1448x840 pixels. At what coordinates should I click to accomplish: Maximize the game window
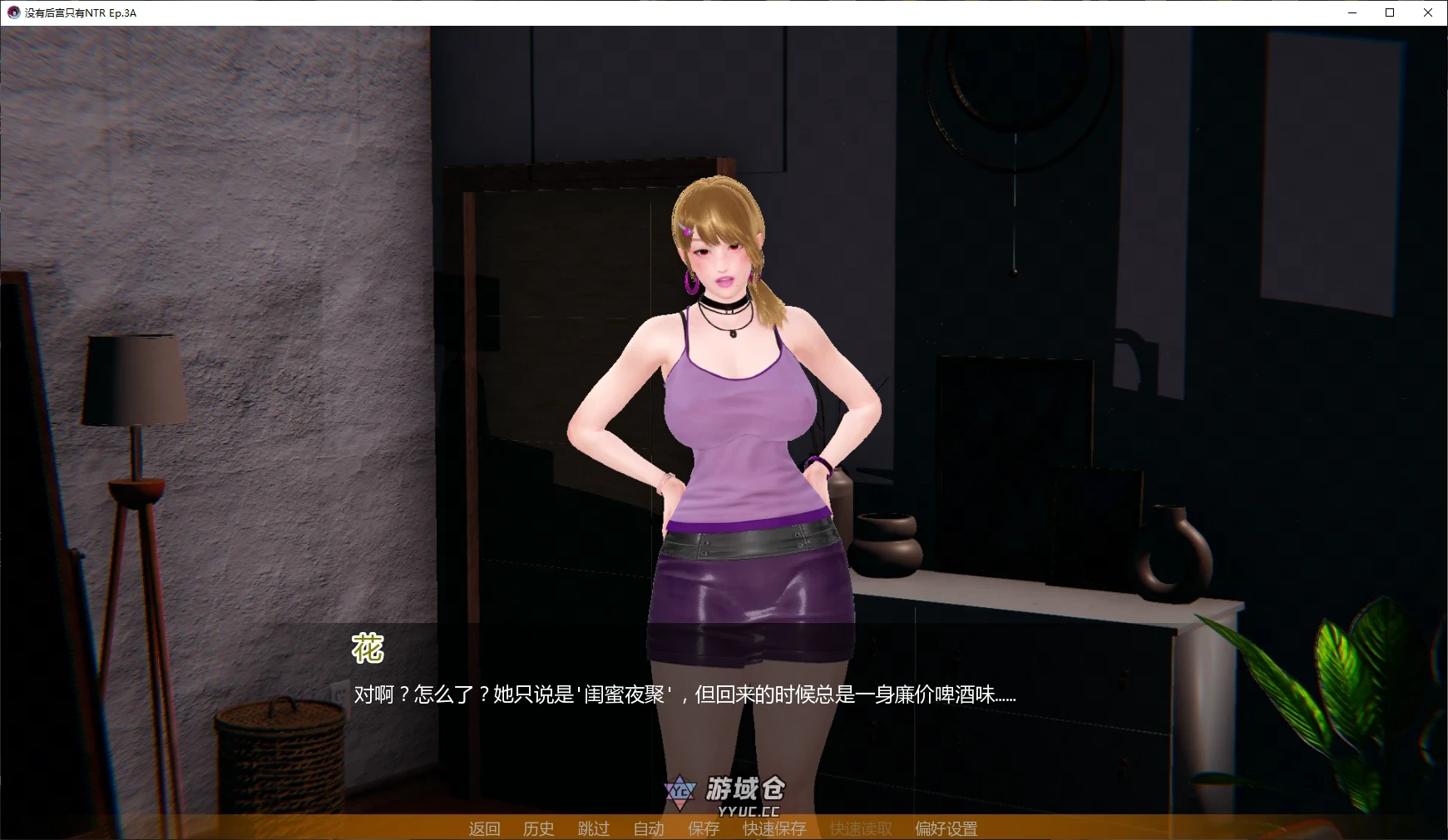[x=1389, y=12]
